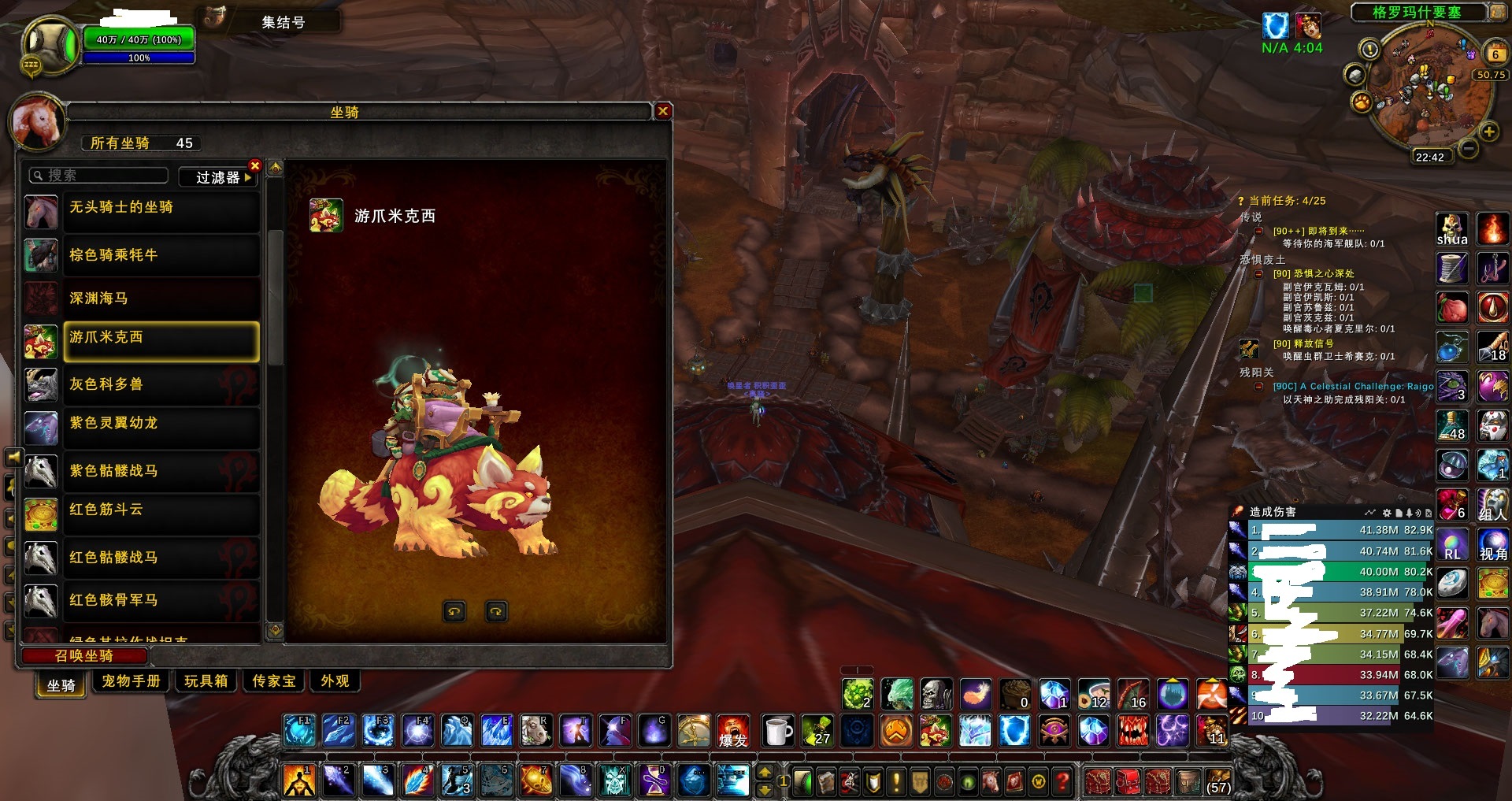This screenshot has width=1512, height=801.
Task: Zoom out the minimap
Action: point(1468,147)
